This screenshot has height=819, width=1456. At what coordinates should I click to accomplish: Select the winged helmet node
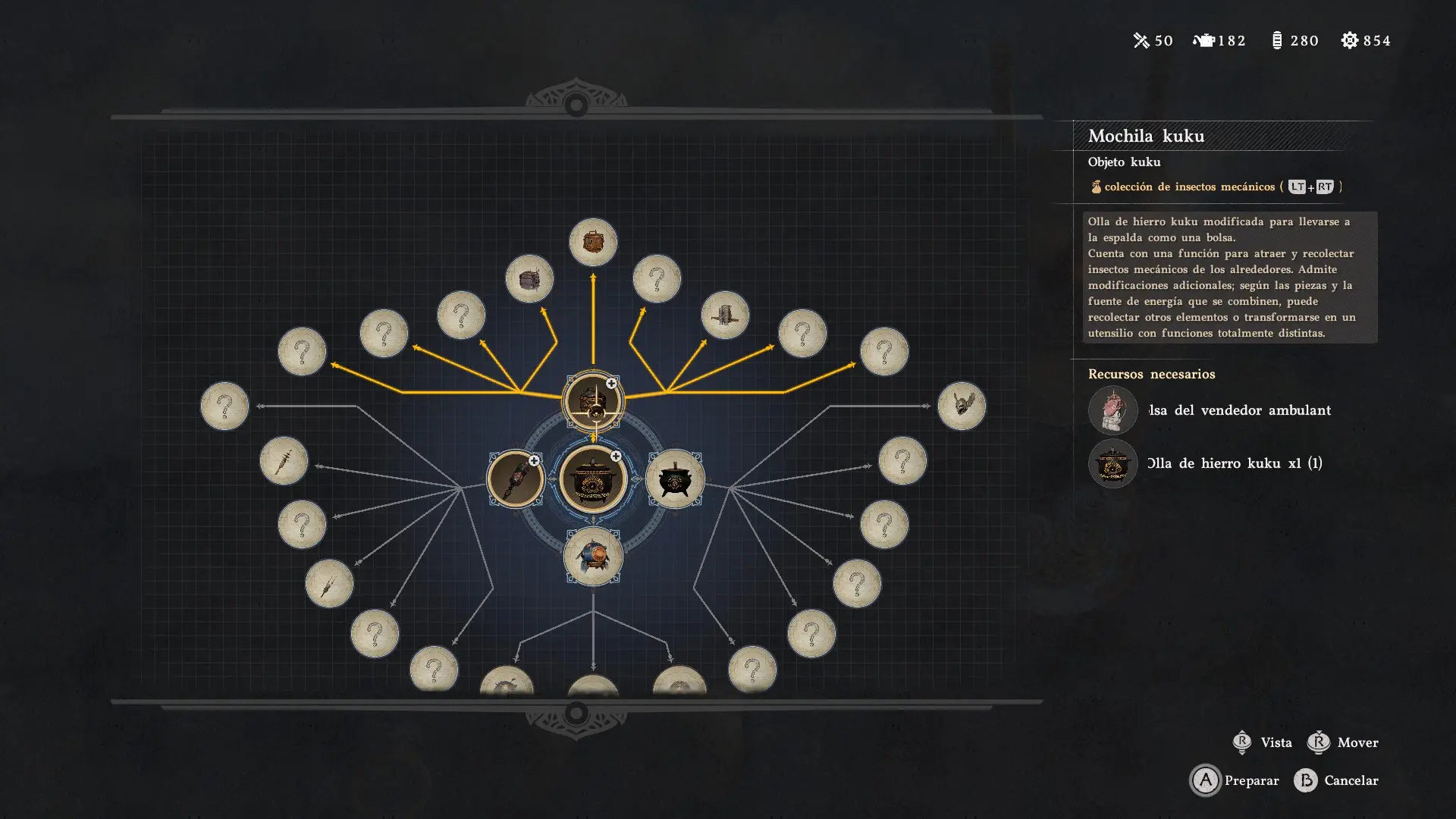962,406
